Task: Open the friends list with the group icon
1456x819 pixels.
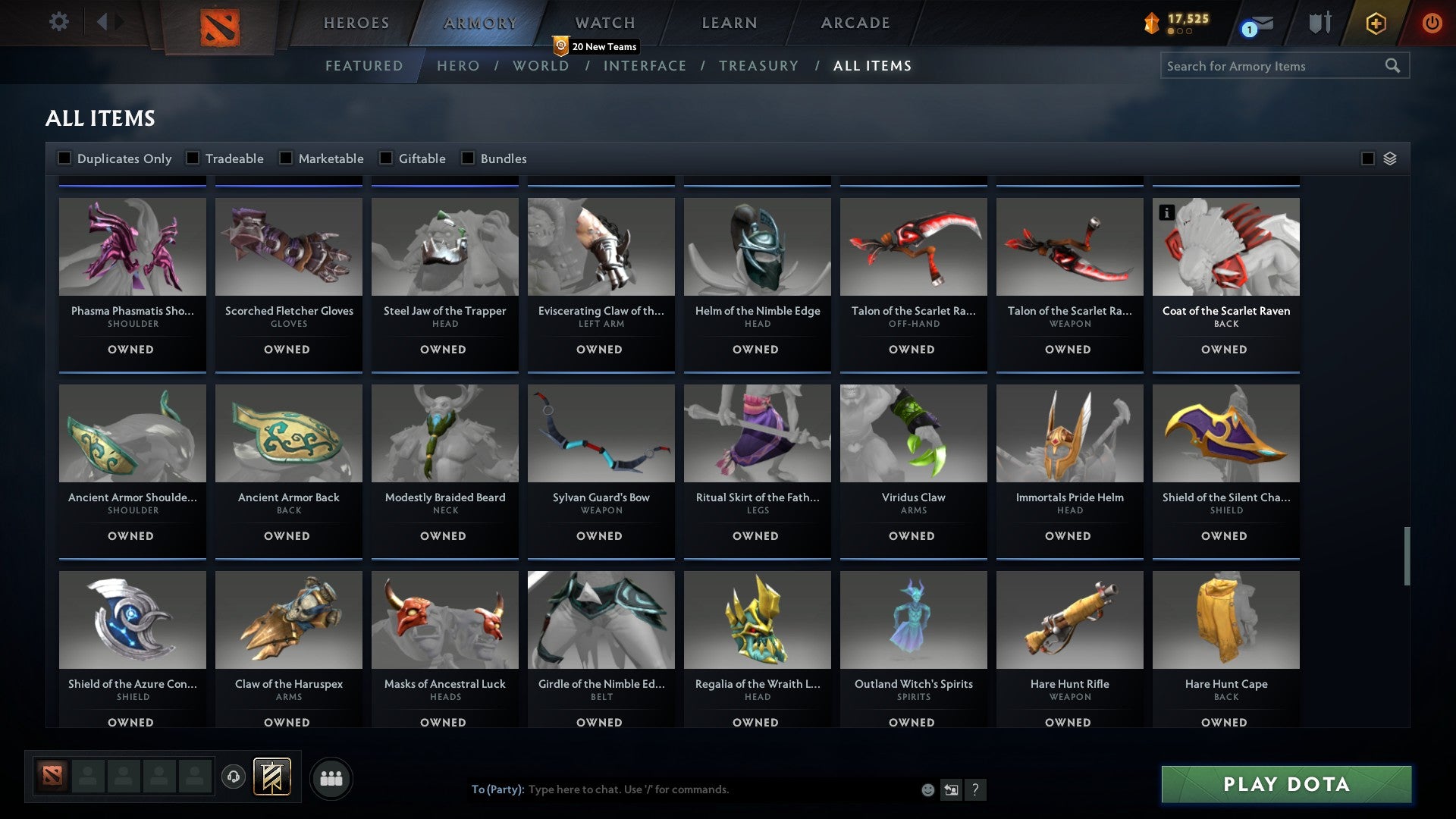Action: click(x=331, y=777)
